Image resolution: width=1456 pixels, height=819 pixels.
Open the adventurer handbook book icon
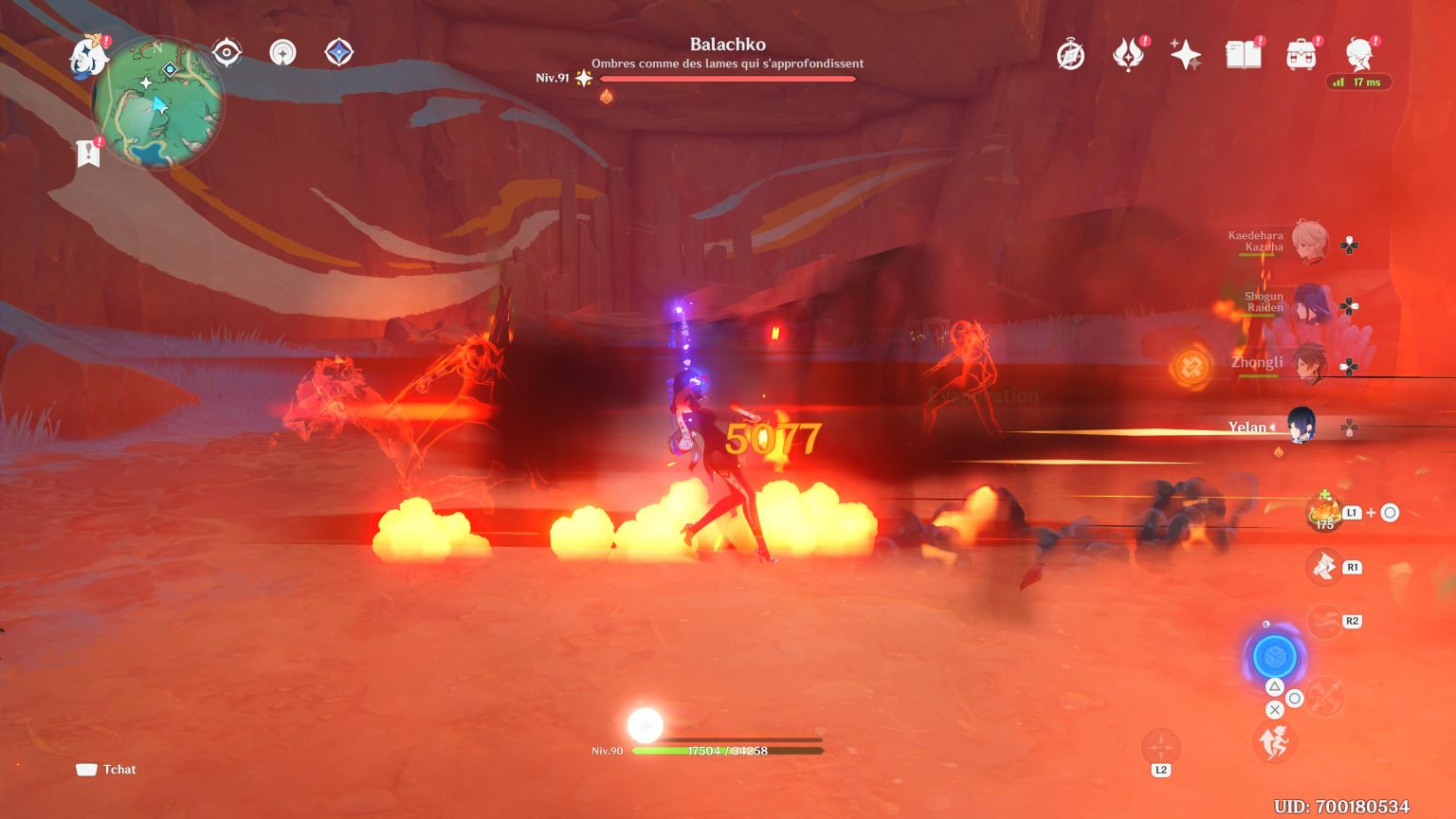tap(1245, 55)
